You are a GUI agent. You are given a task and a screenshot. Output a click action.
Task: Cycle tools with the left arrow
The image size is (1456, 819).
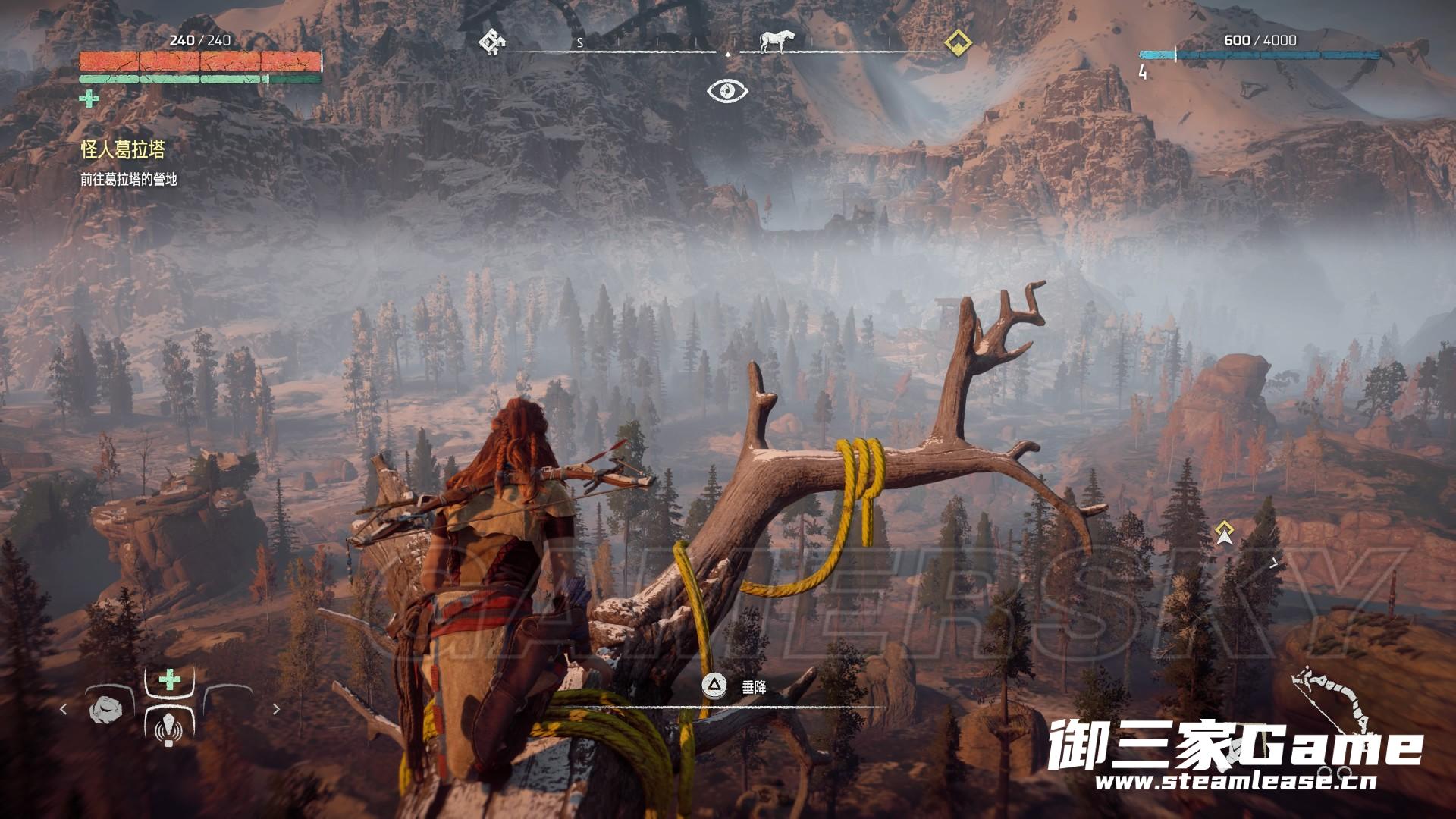tap(64, 709)
